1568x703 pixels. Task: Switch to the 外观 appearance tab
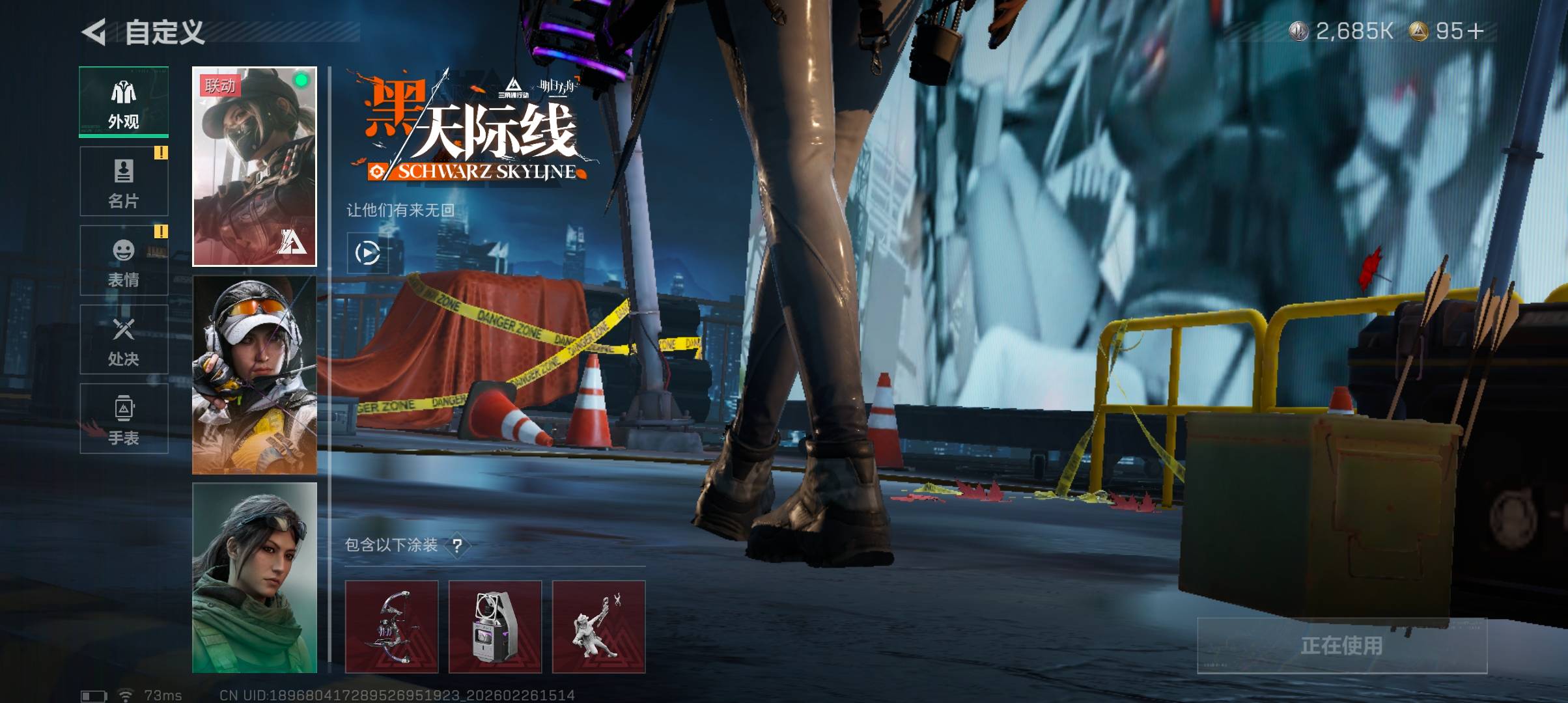pos(124,102)
